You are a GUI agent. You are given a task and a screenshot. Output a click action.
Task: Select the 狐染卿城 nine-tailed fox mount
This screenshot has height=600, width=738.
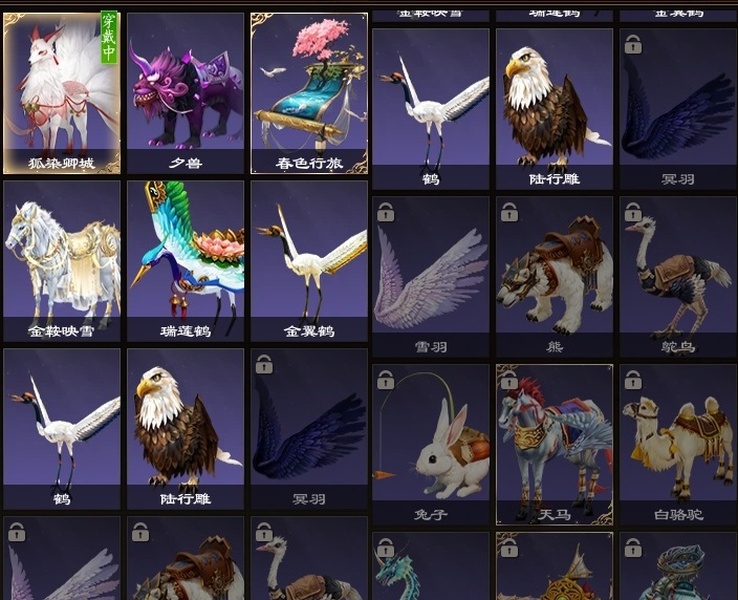pos(62,90)
